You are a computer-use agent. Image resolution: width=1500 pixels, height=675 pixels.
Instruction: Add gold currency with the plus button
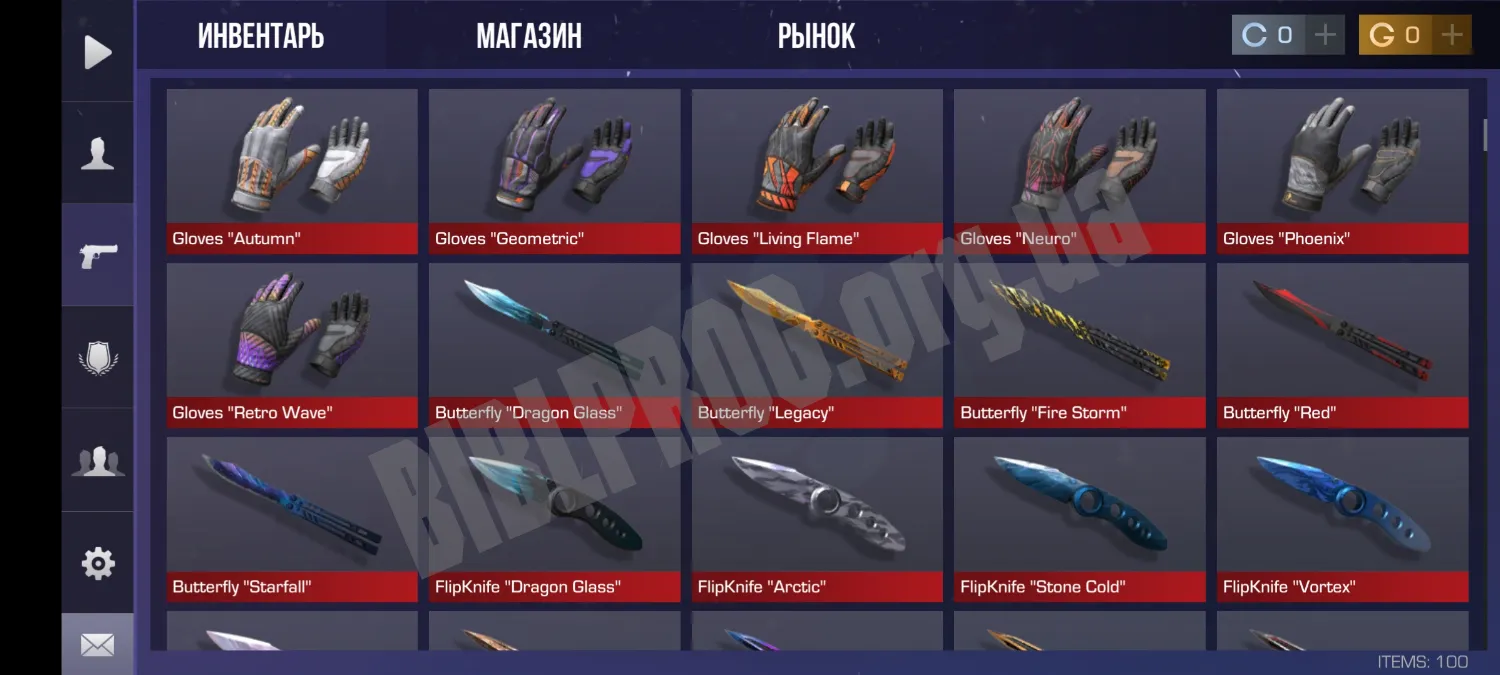tap(1452, 36)
